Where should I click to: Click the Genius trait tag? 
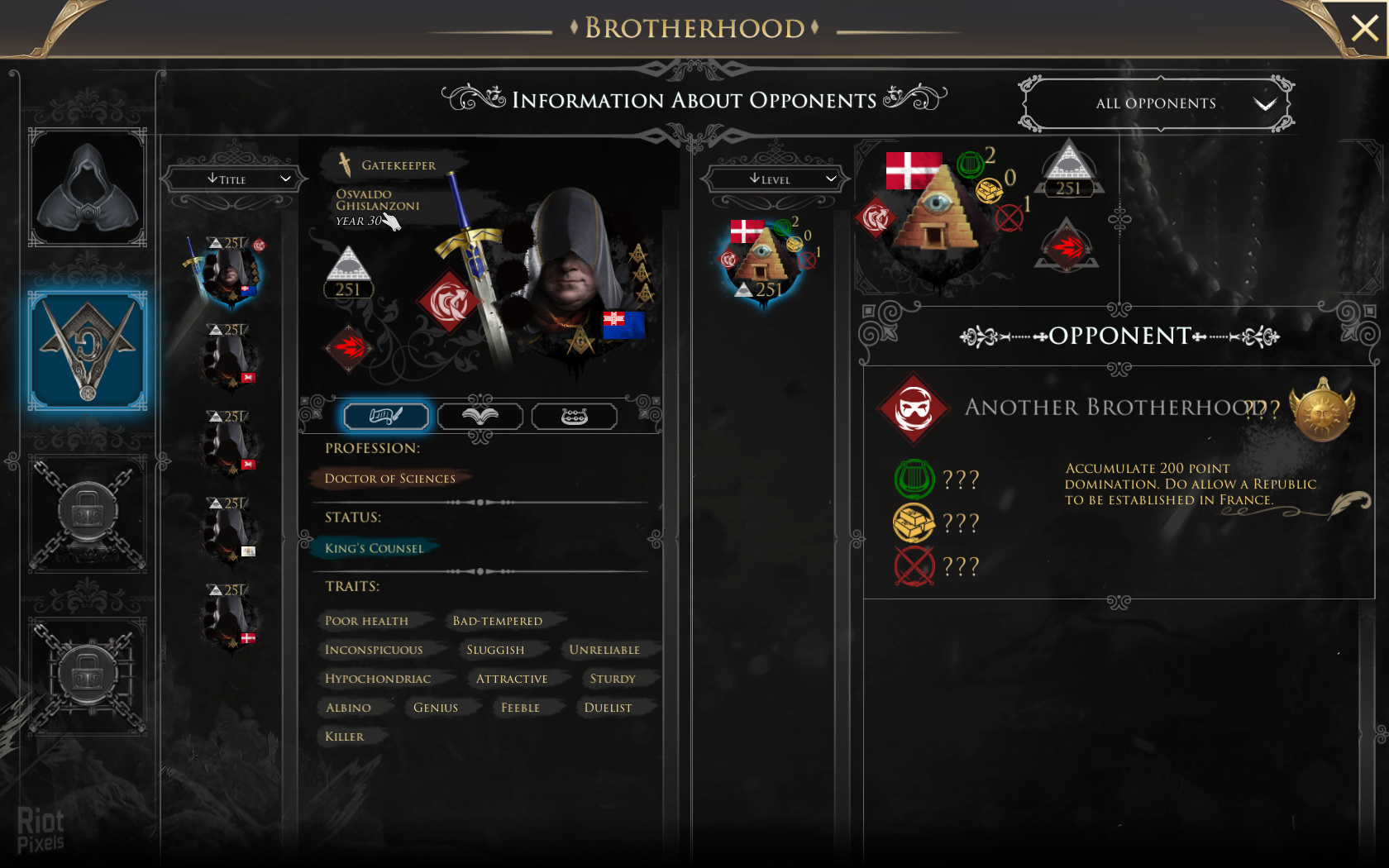(x=436, y=708)
